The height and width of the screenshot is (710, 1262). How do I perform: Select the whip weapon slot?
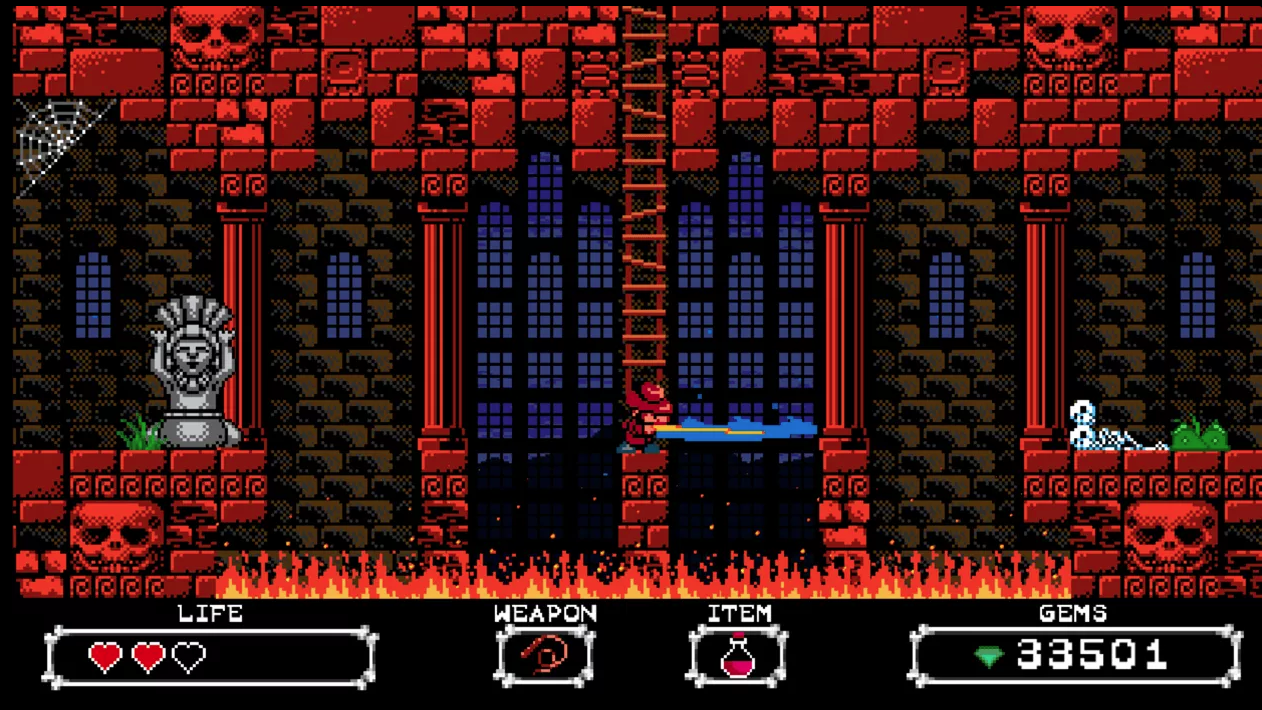[545, 656]
